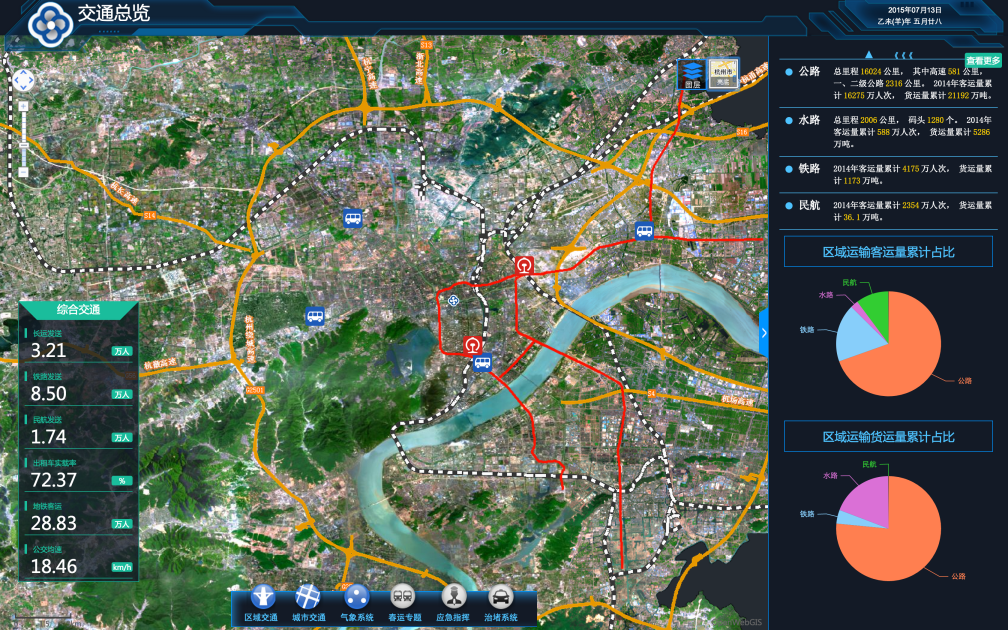
Task: Select the 公路 slice in freight pie chart
Action: pos(895,540)
